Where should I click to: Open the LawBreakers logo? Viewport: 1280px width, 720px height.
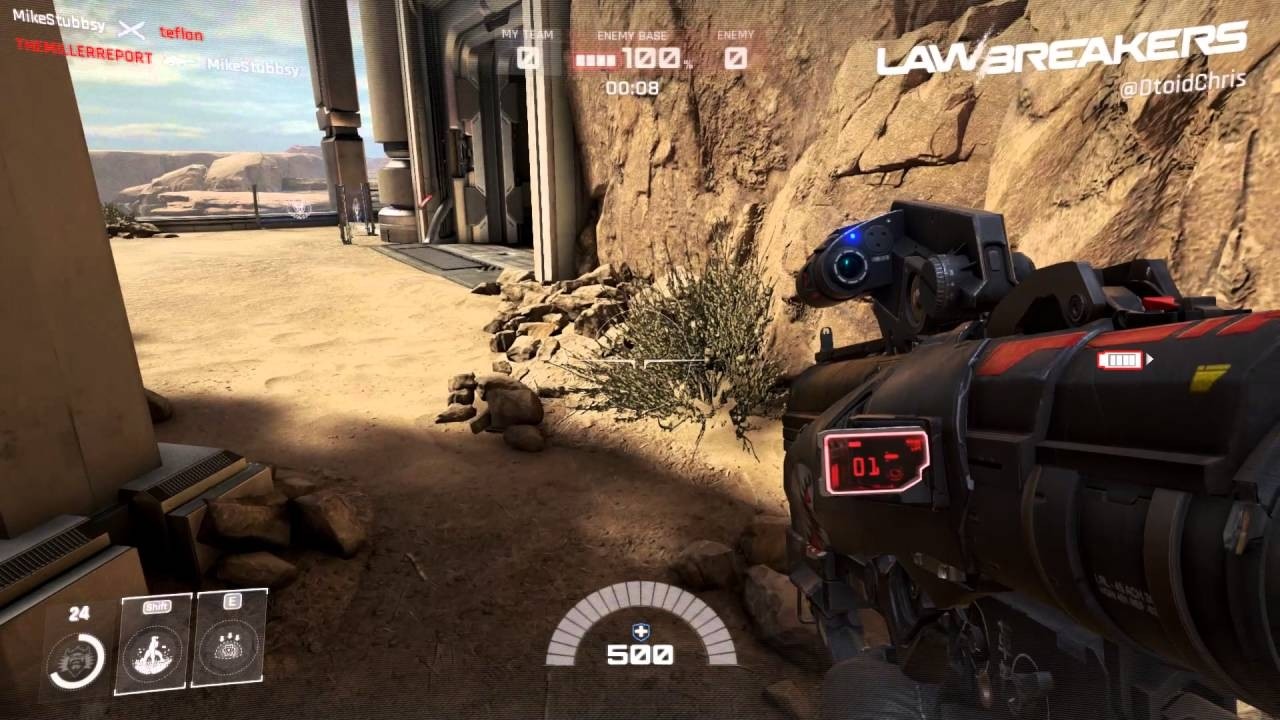point(1060,57)
